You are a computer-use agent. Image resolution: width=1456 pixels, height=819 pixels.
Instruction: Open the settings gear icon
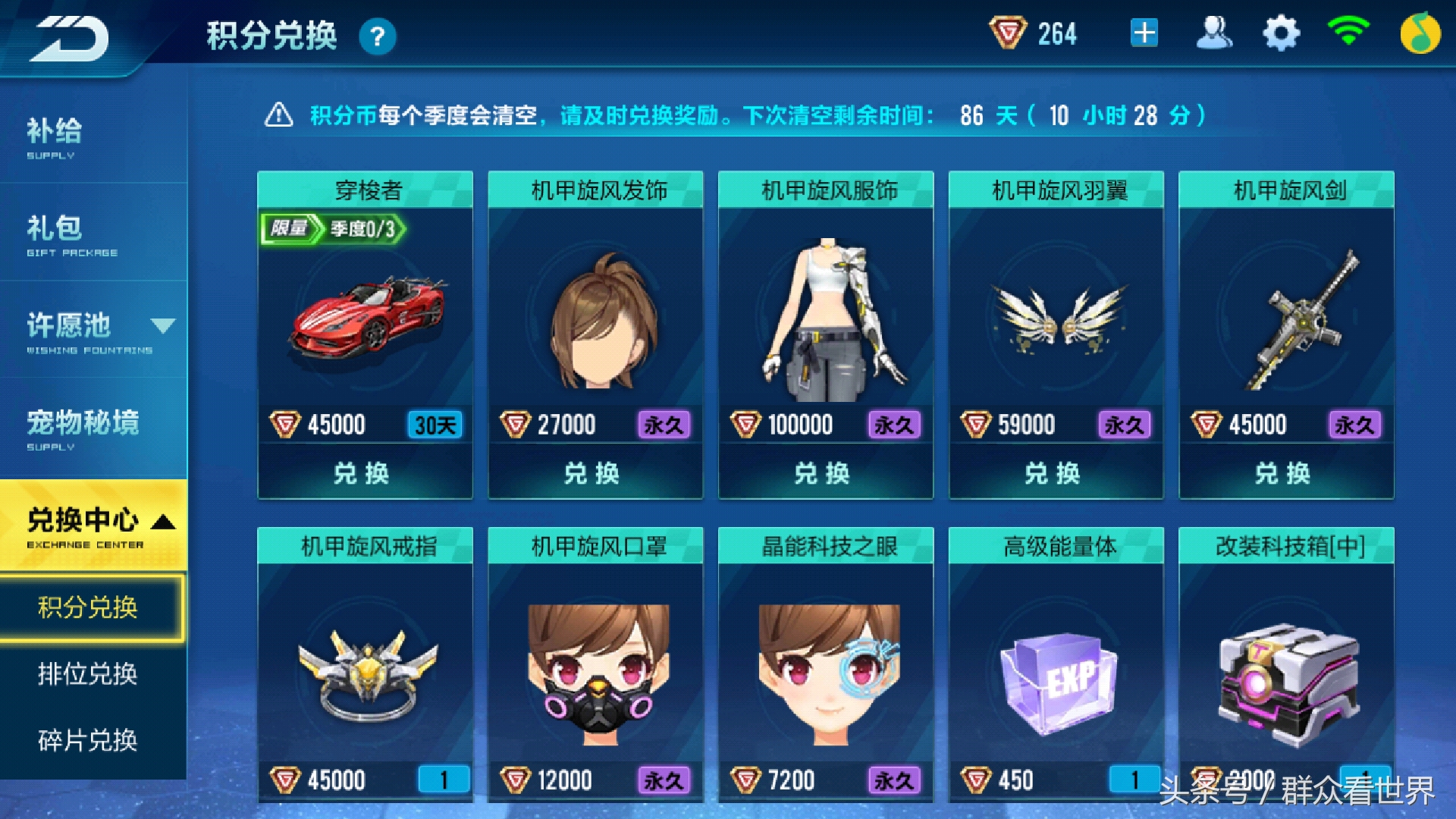point(1282,33)
